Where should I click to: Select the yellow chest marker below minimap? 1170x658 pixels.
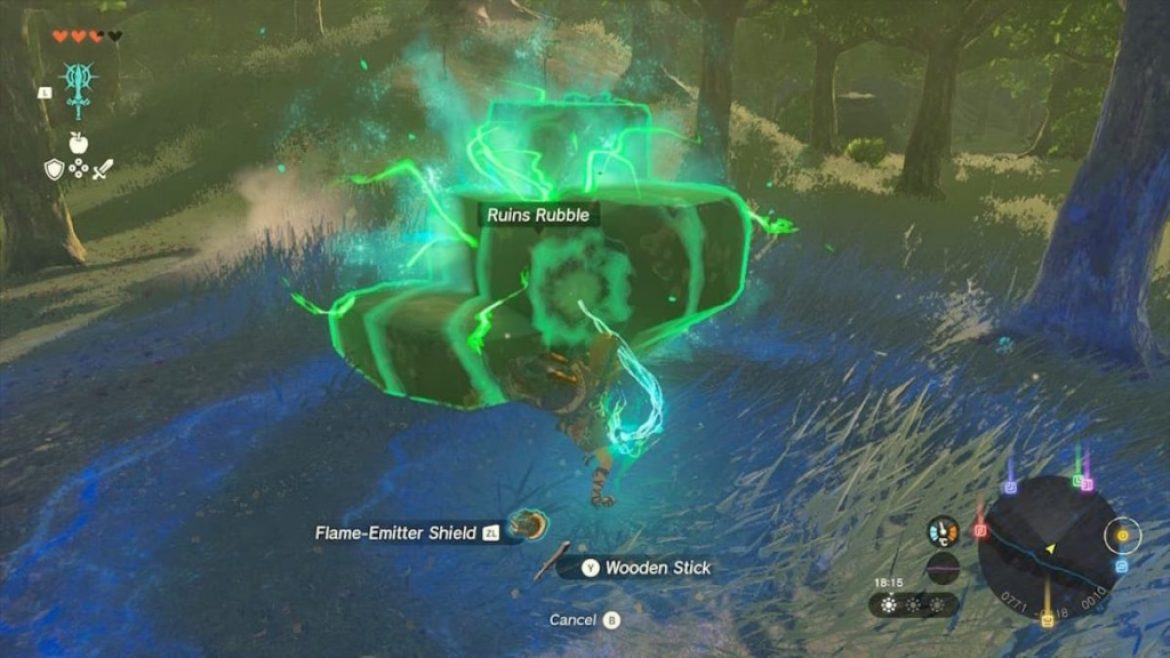pyautogui.click(x=1047, y=621)
